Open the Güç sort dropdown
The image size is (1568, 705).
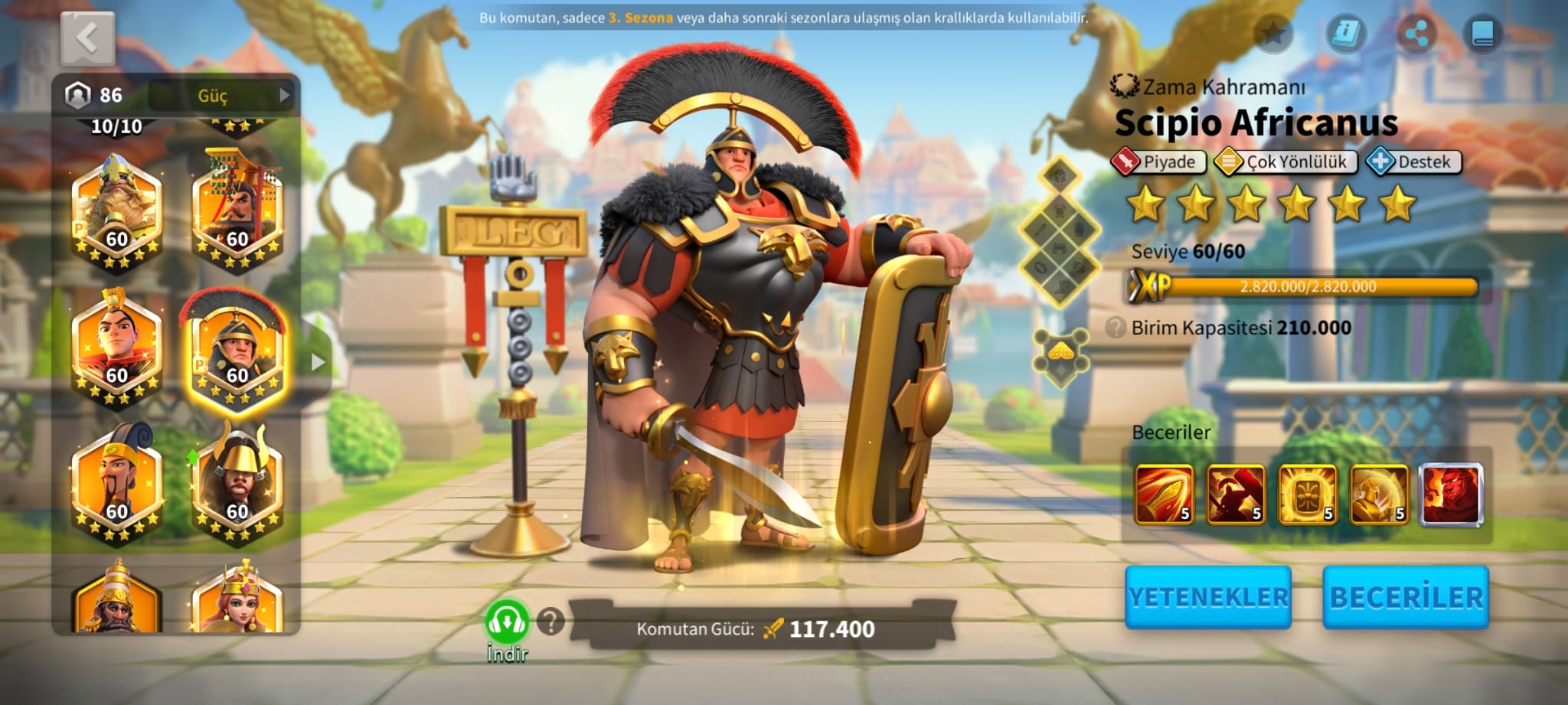click(x=222, y=96)
